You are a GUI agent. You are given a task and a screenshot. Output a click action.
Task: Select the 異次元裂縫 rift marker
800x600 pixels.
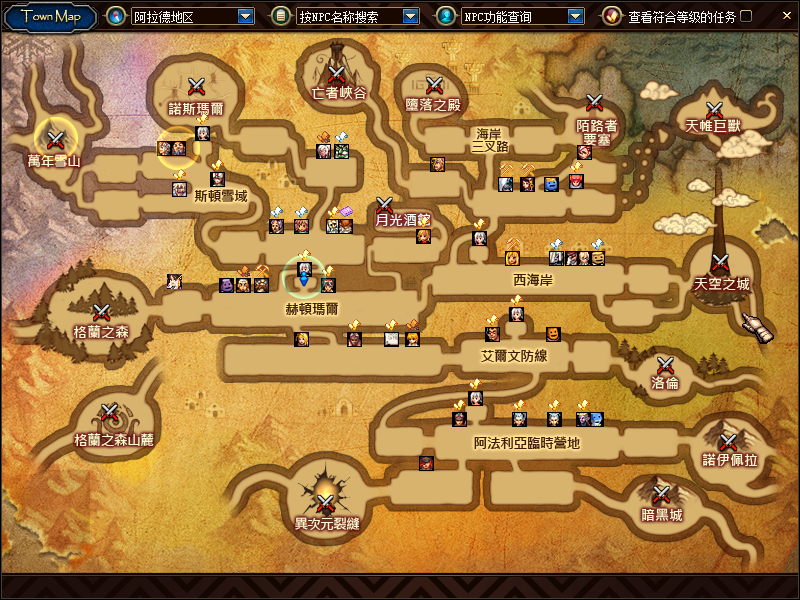[x=326, y=503]
